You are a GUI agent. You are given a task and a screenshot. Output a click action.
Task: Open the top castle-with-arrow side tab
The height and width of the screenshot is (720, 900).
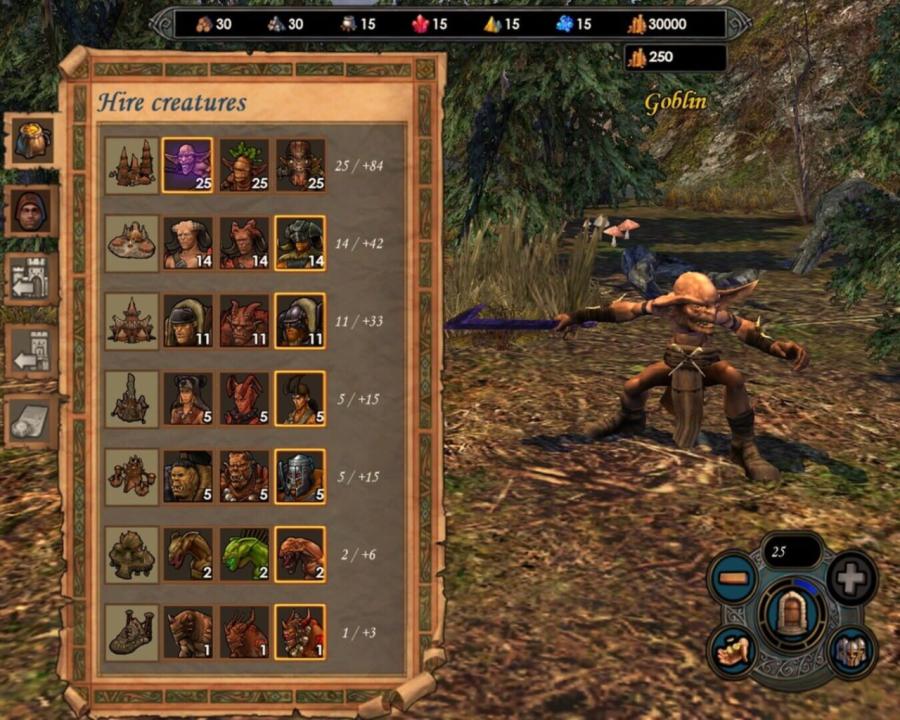pos(30,280)
